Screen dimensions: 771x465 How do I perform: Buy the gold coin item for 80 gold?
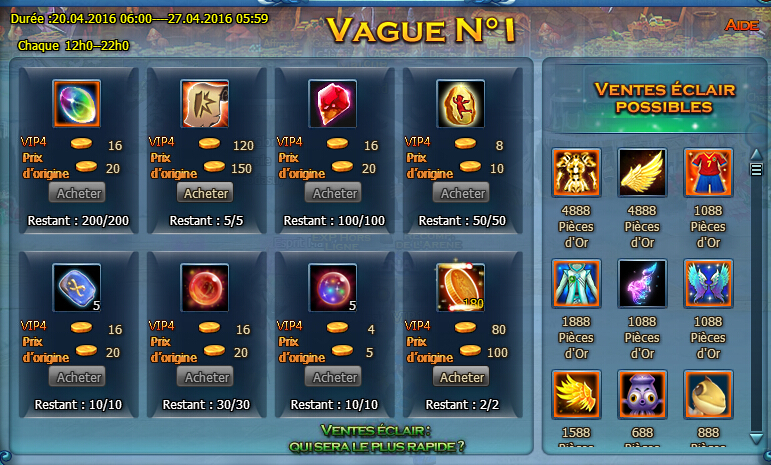[462, 377]
